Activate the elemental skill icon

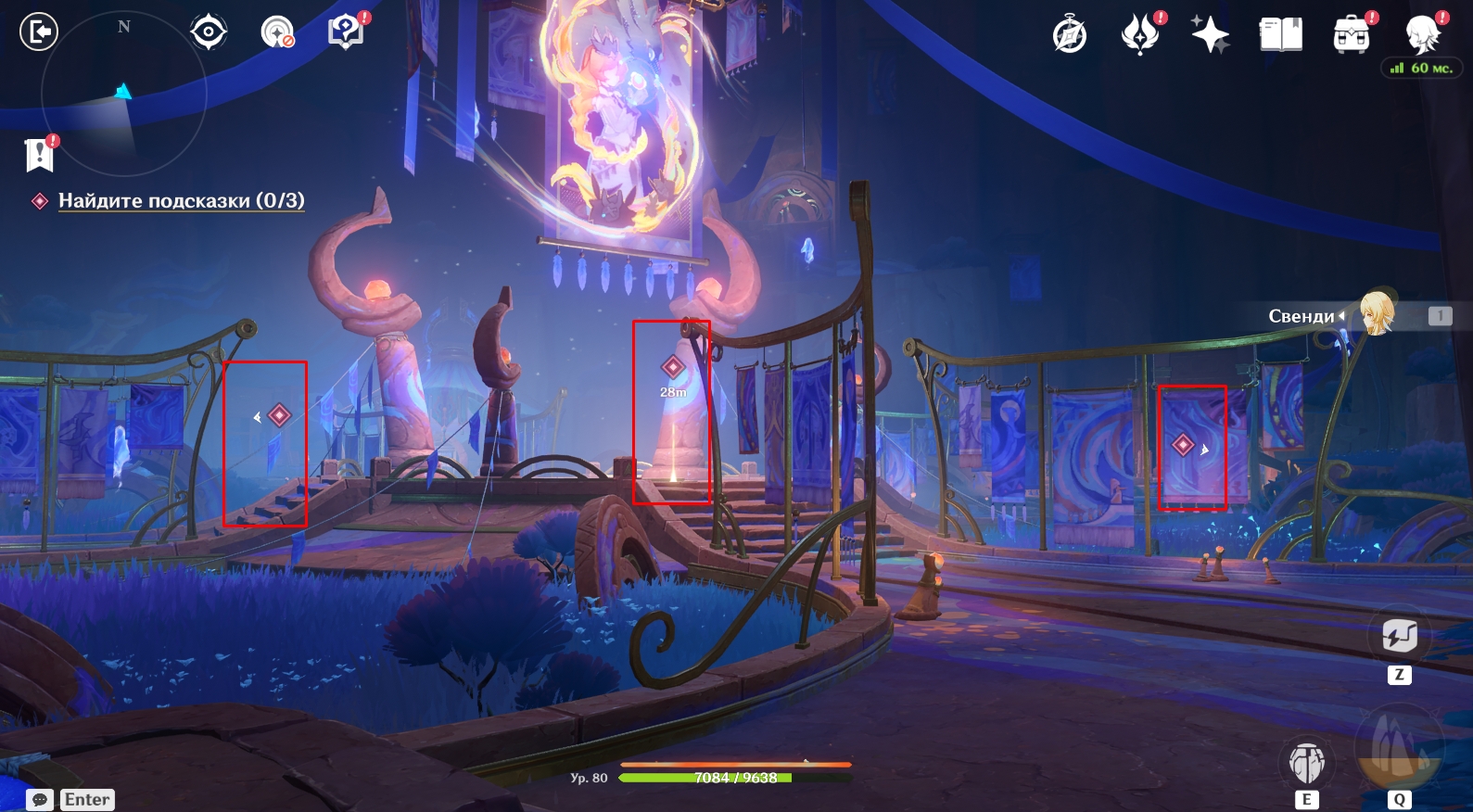click(x=1306, y=764)
